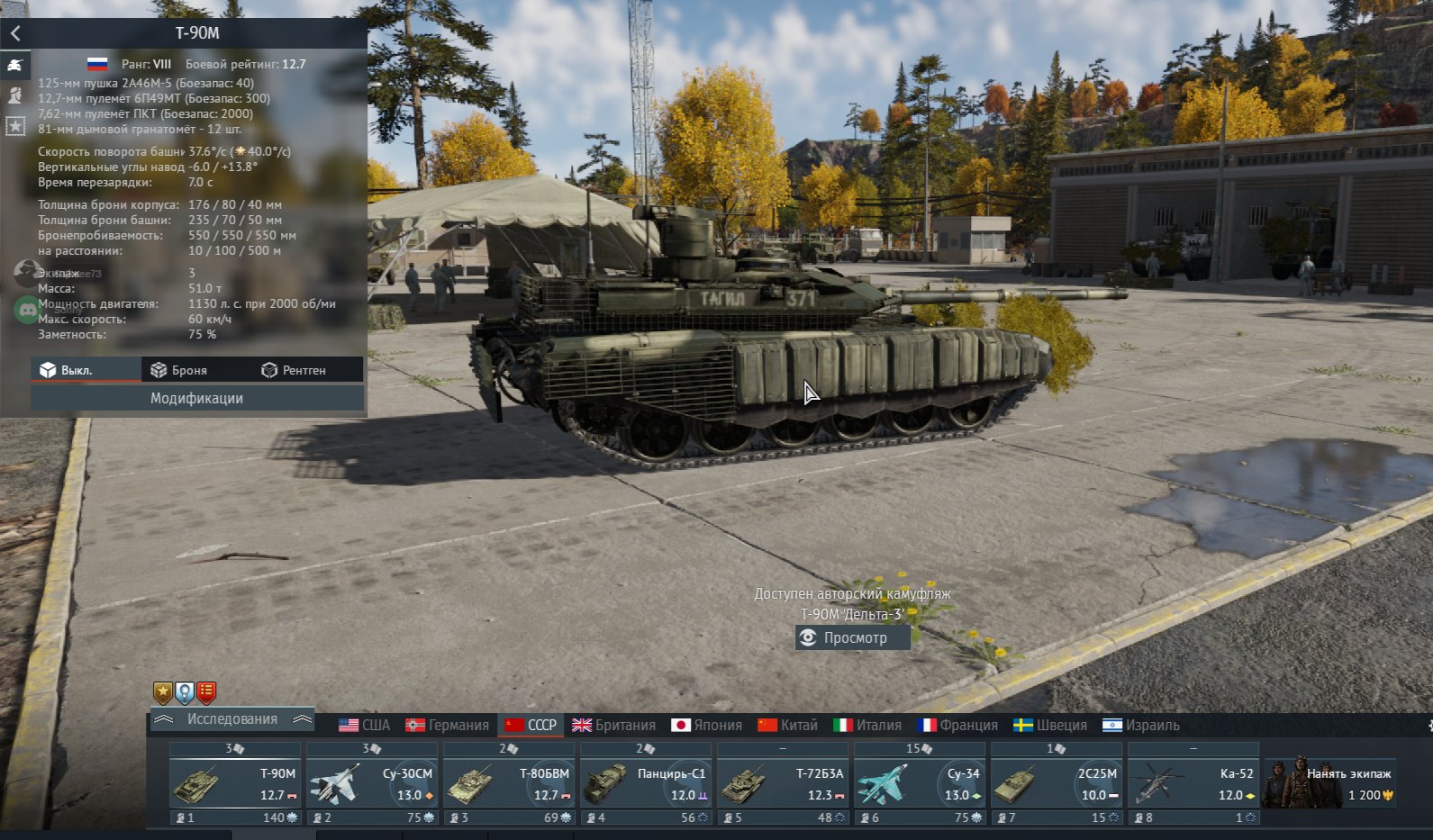Viewport: 1433px width, 840px height.
Task: Select the Т-80БВМ crew slot
Action: click(x=508, y=783)
